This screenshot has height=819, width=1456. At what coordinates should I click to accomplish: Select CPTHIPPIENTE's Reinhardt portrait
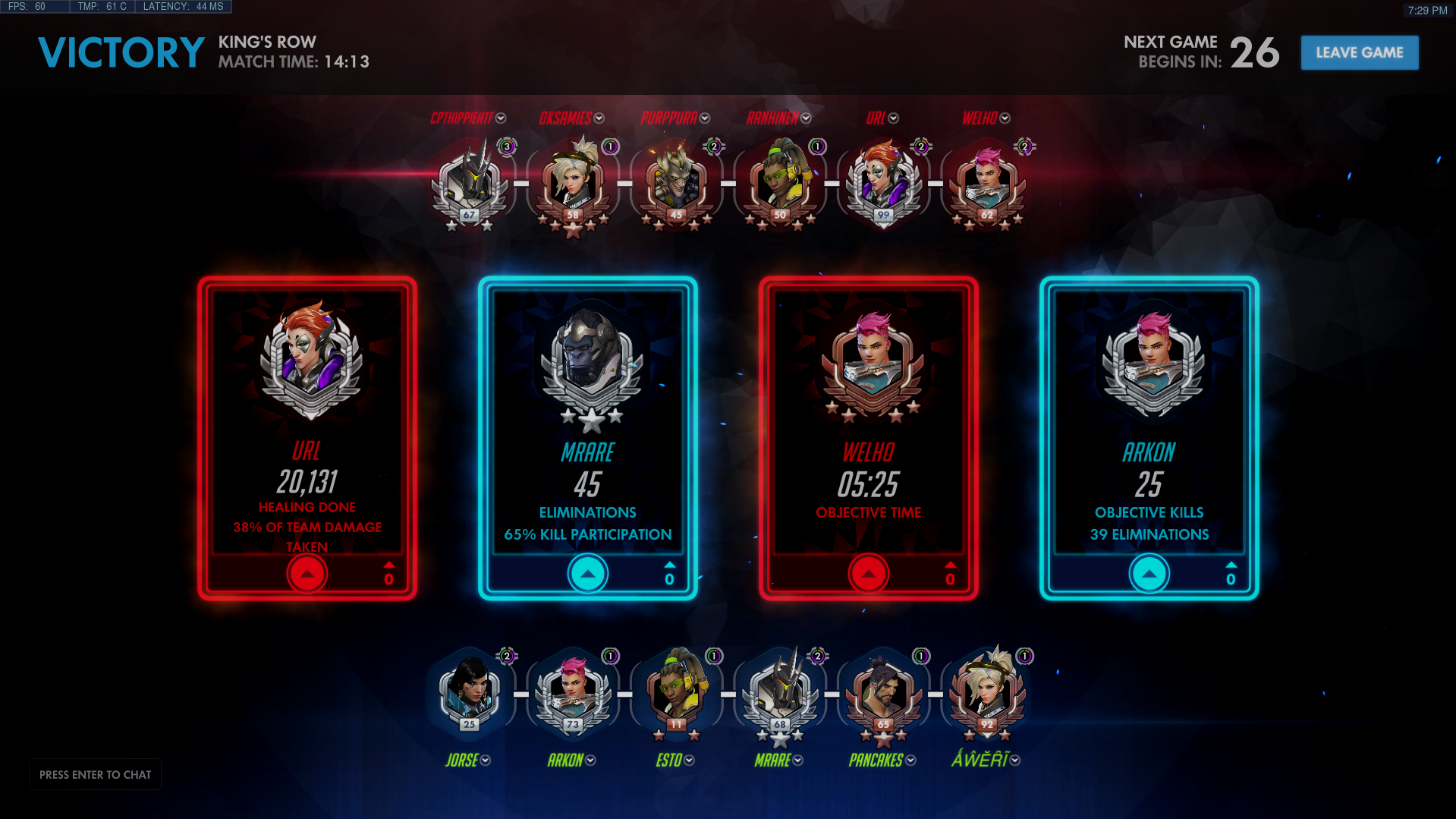[x=470, y=182]
